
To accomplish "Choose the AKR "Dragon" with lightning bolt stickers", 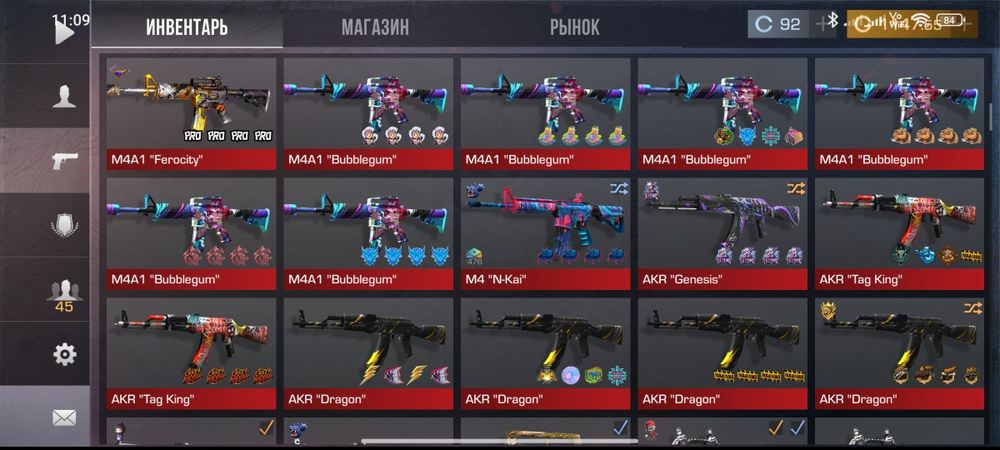I will pos(369,352).
